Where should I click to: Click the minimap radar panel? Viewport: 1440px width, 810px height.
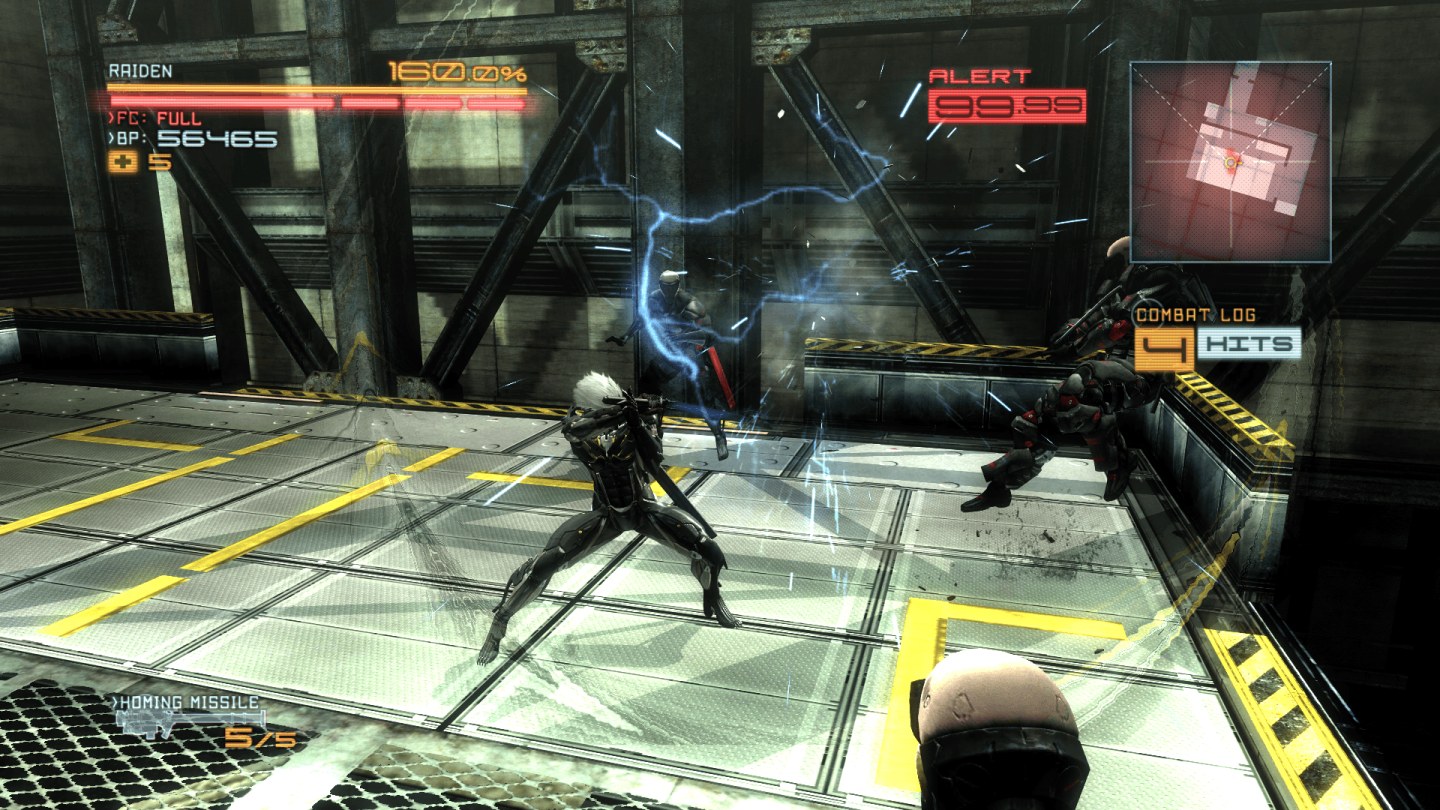click(x=1231, y=161)
